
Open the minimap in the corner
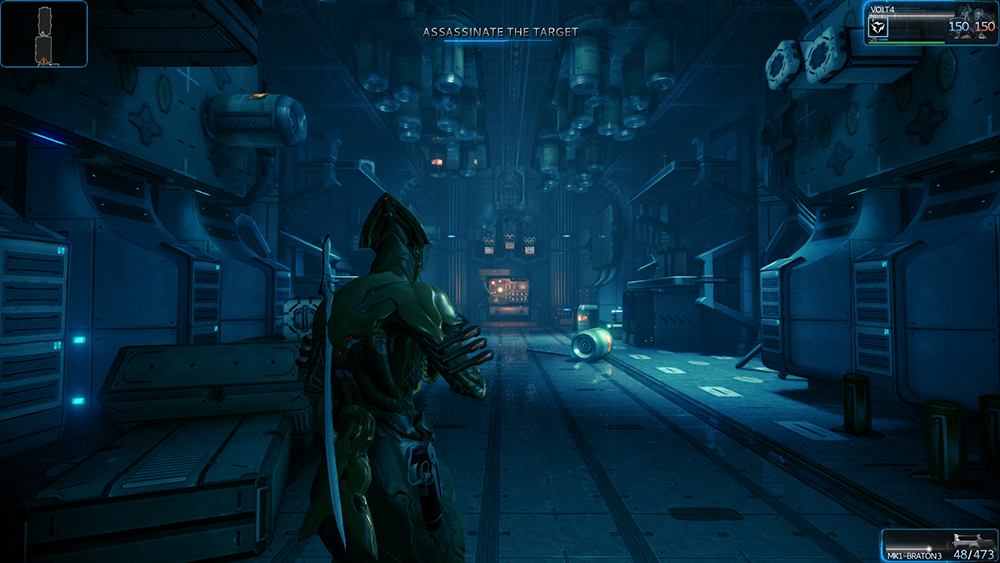tap(44, 34)
